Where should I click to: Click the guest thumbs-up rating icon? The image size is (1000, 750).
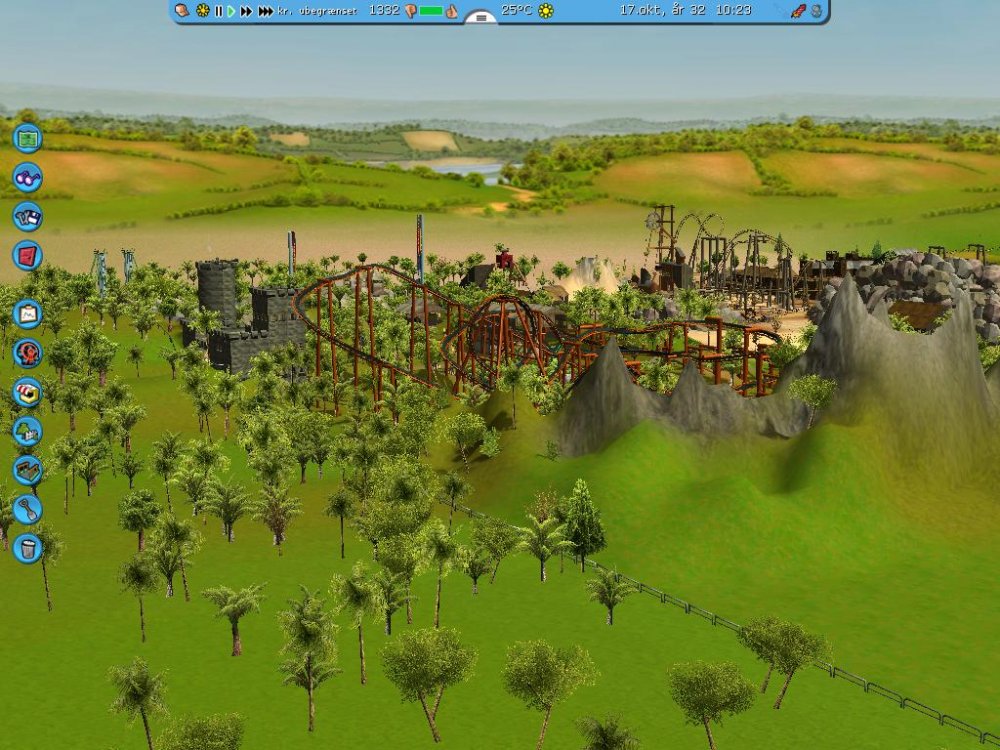click(451, 11)
